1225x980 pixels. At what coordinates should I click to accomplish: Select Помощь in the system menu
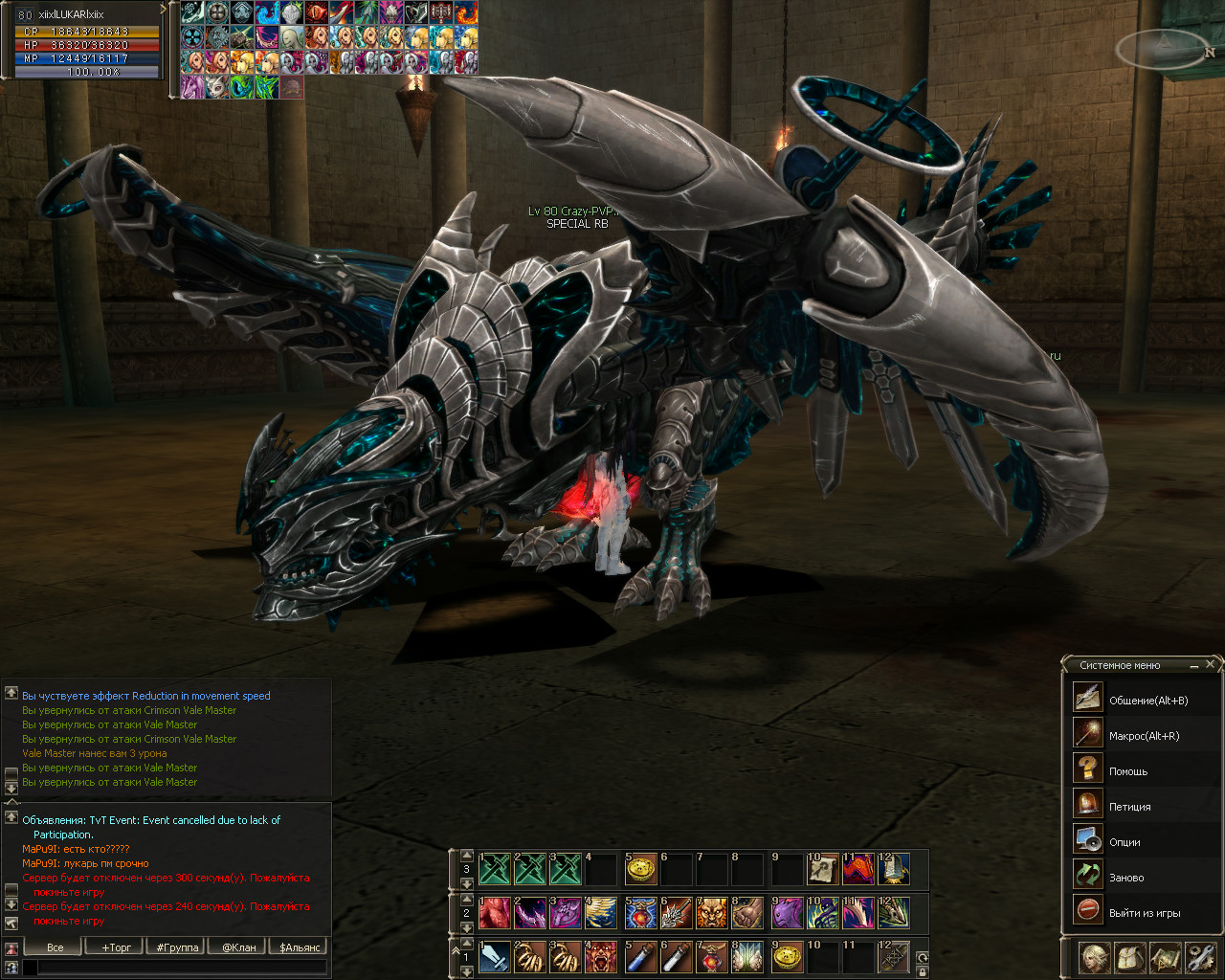pos(1127,771)
